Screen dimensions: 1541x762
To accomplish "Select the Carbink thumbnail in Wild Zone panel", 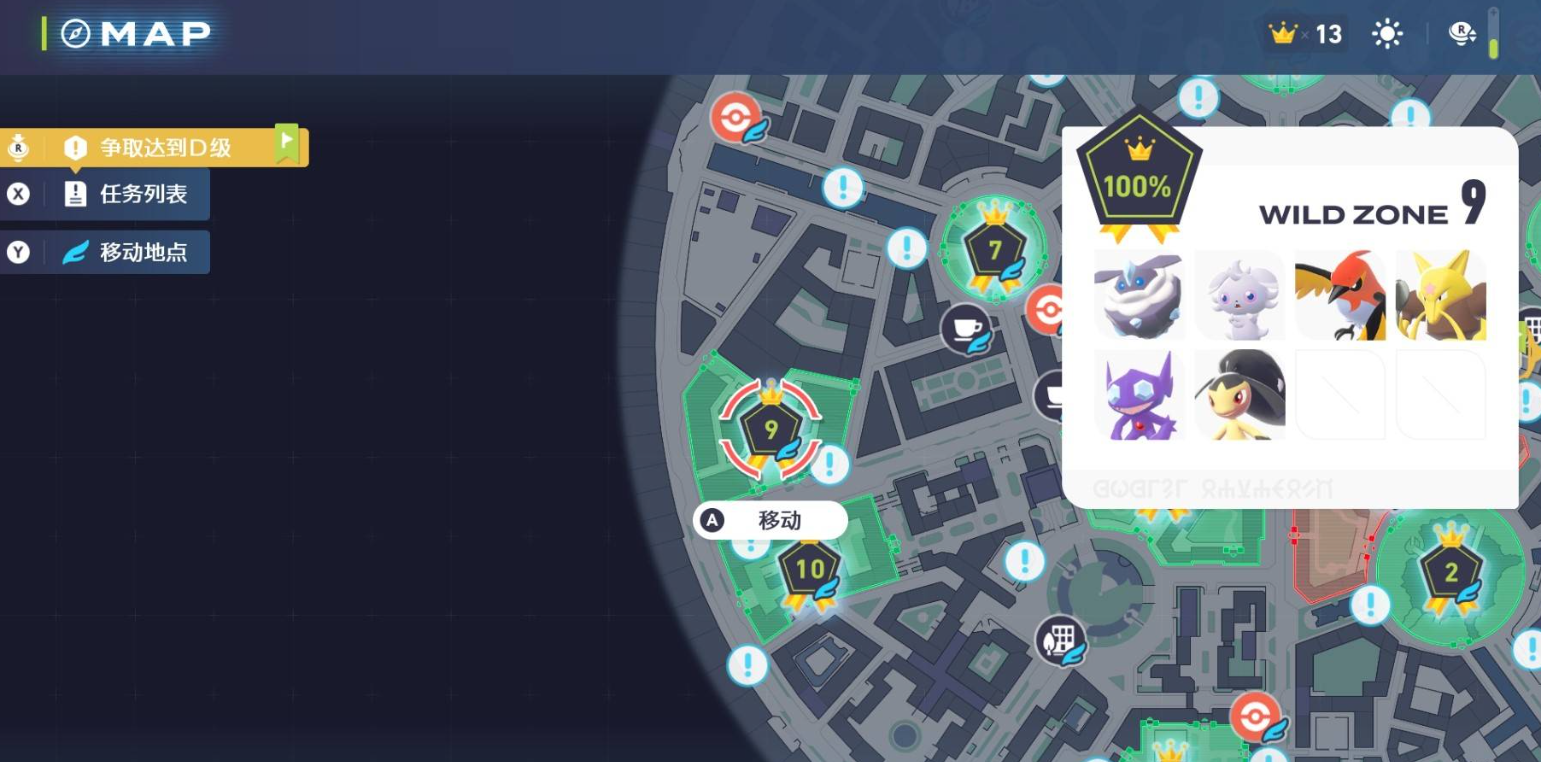I will pyautogui.click(x=1139, y=296).
